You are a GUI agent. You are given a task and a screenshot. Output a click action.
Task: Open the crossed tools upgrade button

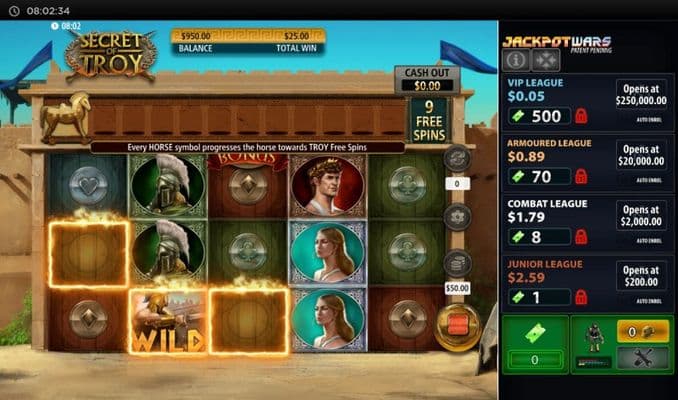coord(642,360)
